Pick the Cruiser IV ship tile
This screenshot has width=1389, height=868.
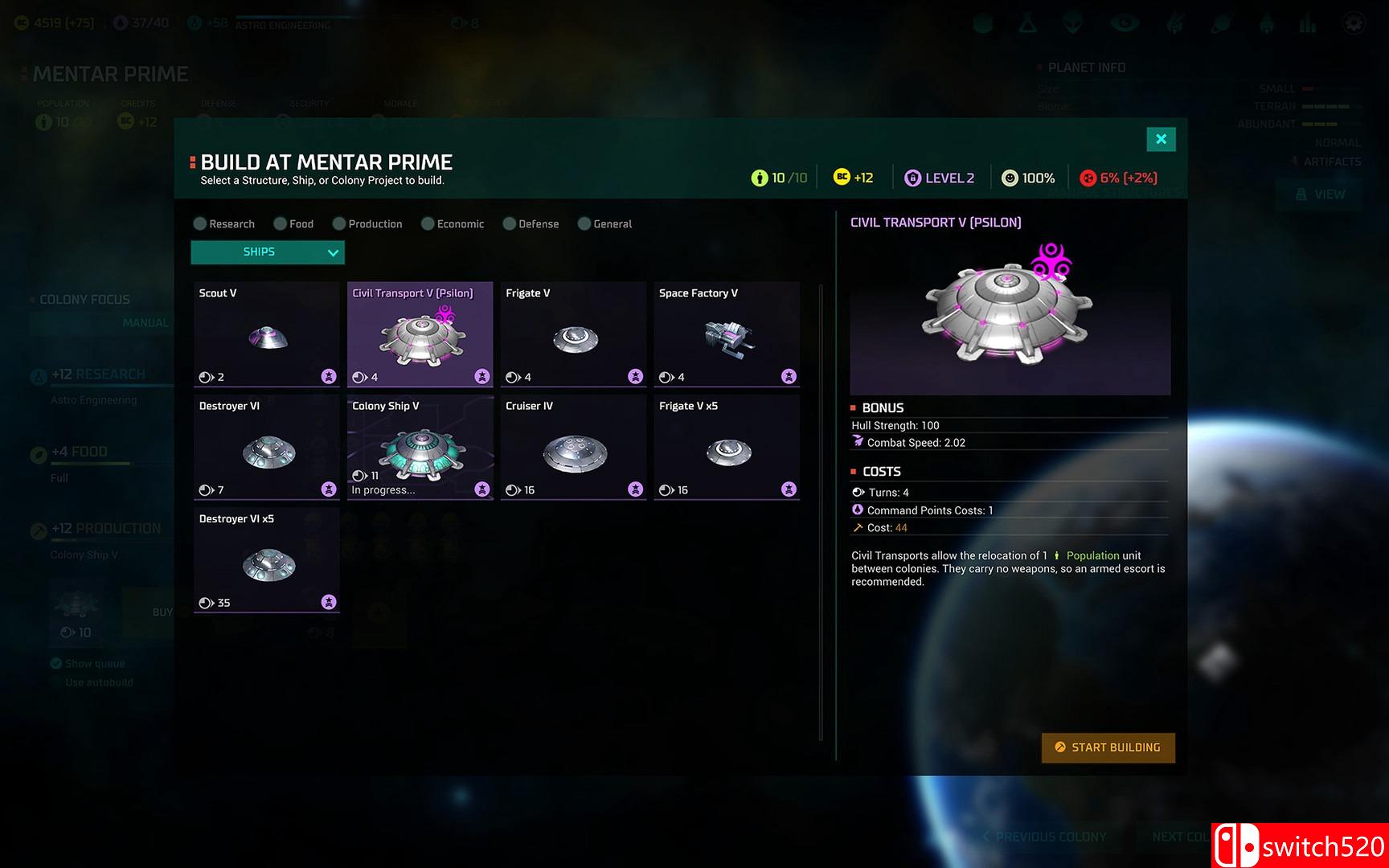573,448
